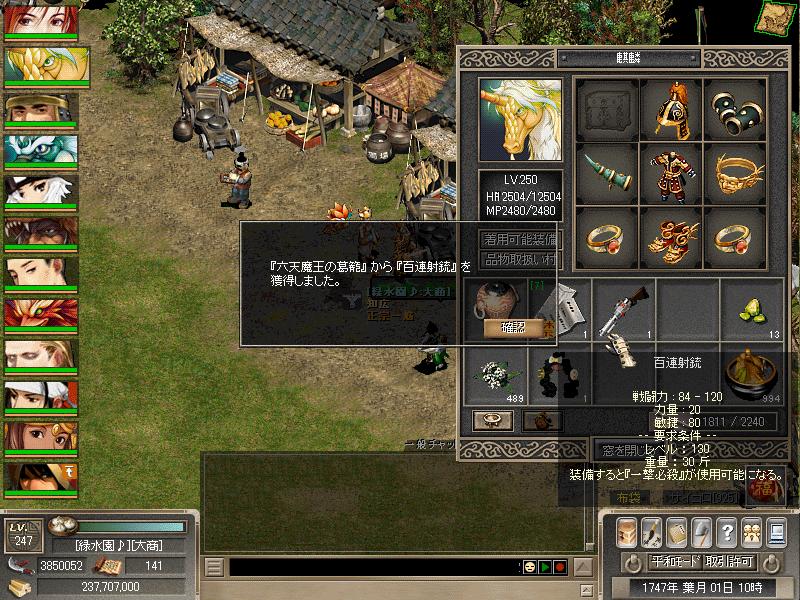
Task: Select the rifle item in the bag
Action: 623,309
